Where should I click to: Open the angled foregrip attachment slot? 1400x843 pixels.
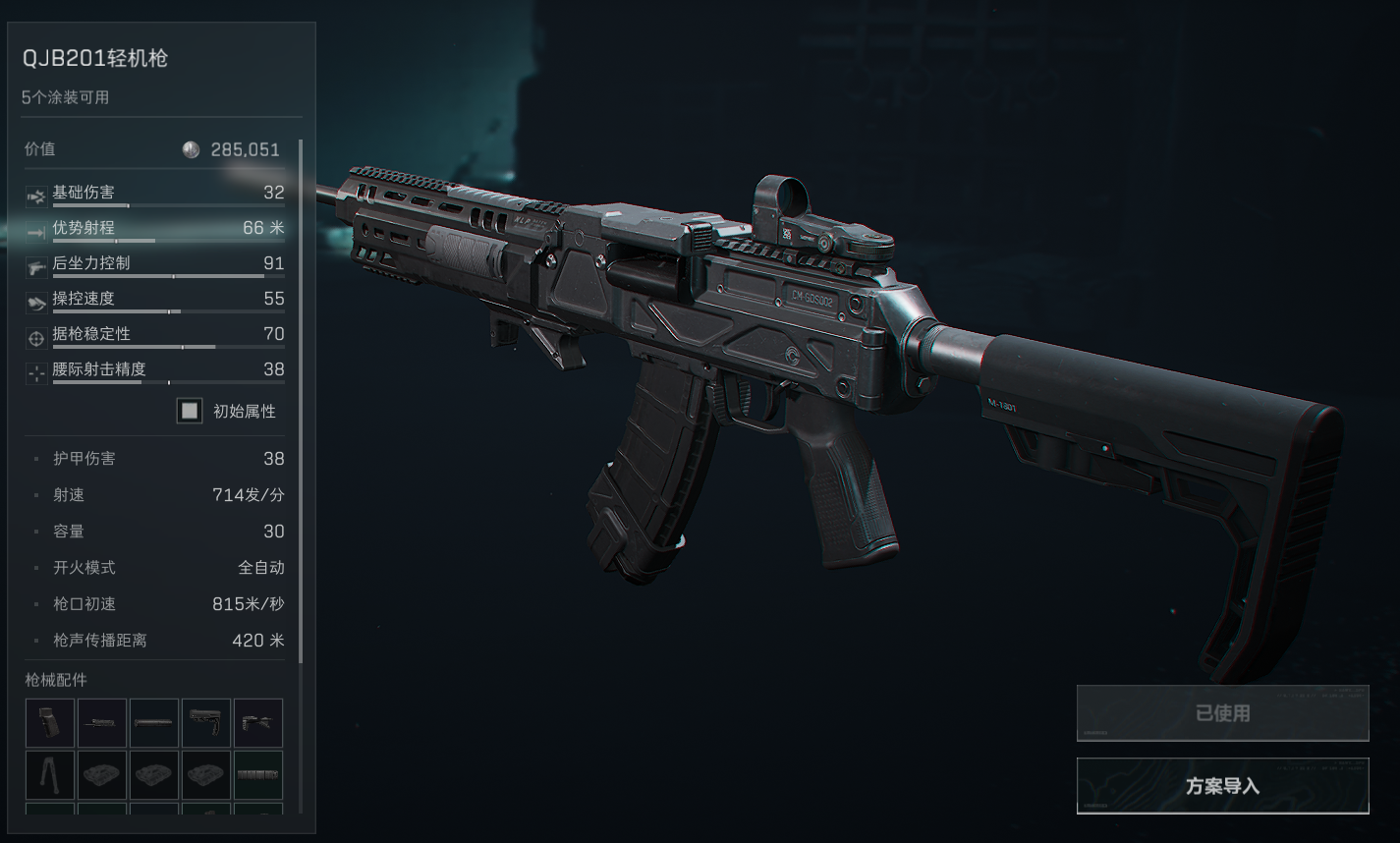coord(258,723)
